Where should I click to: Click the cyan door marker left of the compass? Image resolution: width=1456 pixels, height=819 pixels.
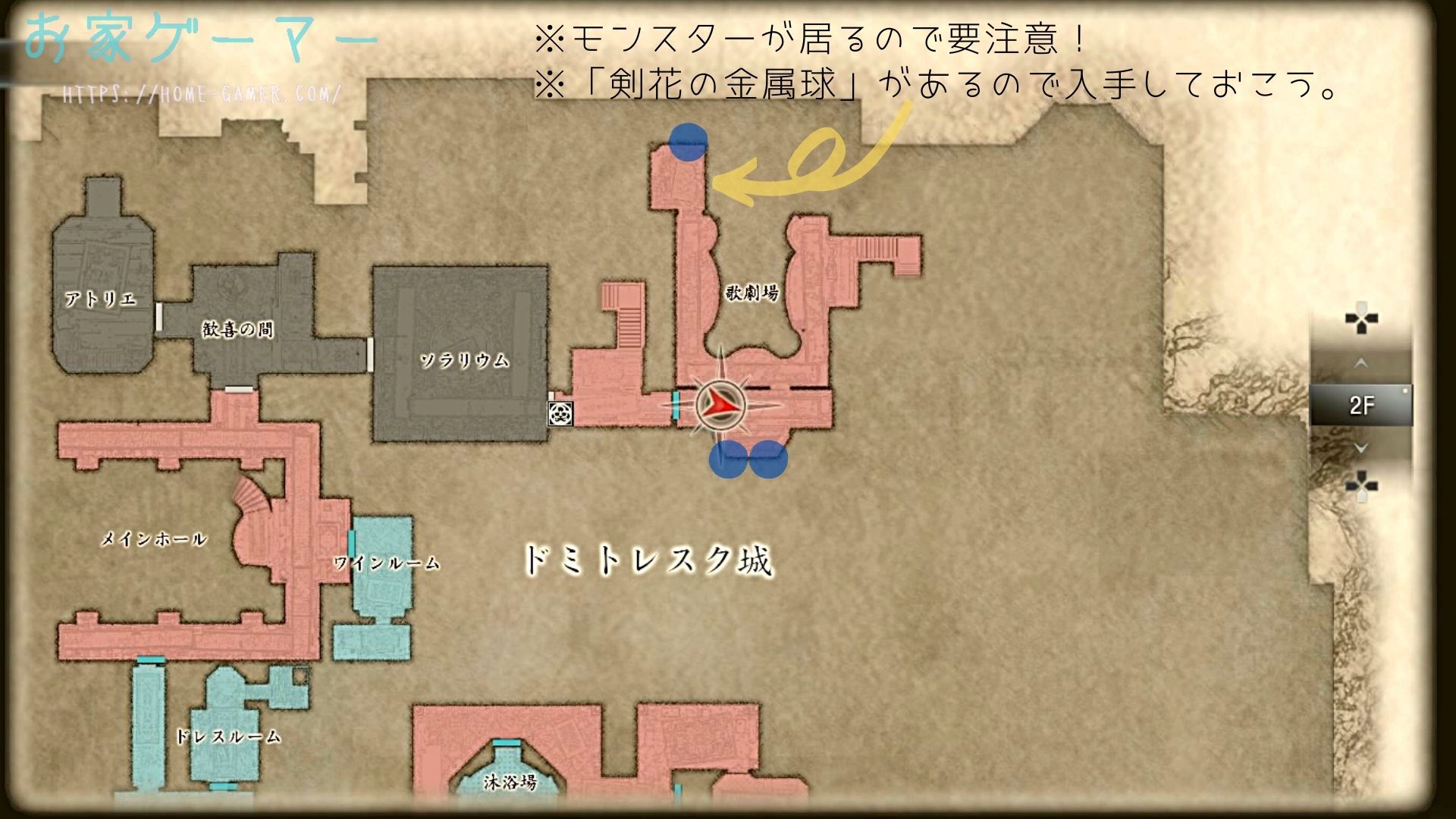pos(673,406)
